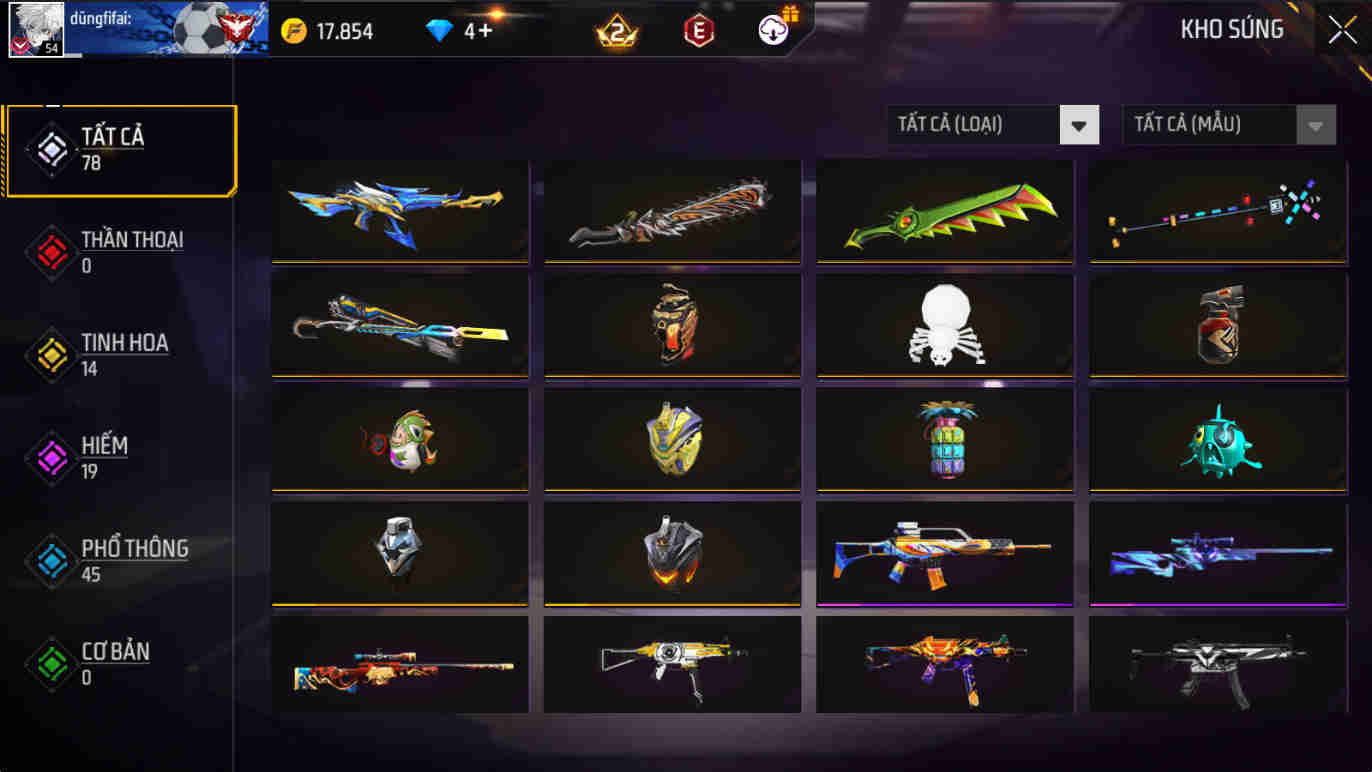Expand the weapon type filter arrow
1372x772 pixels.
pos(1078,124)
